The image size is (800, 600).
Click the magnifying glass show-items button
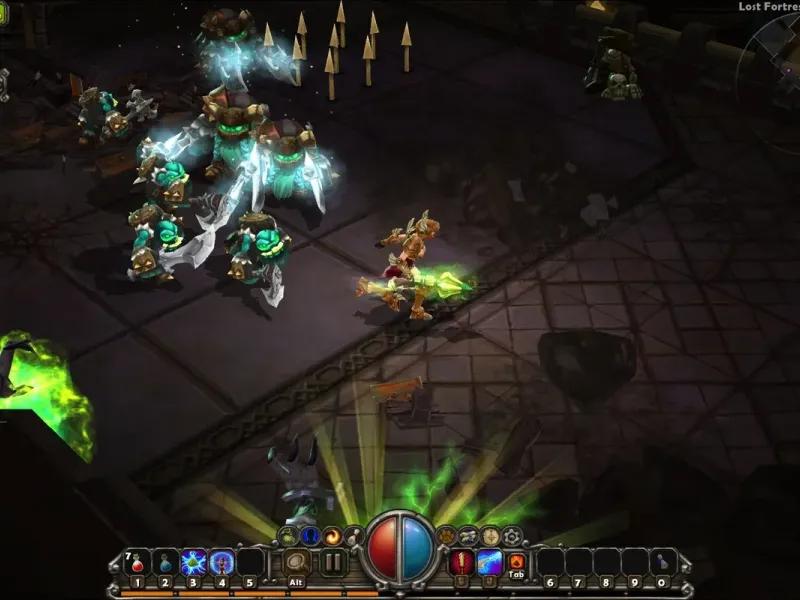coord(296,562)
